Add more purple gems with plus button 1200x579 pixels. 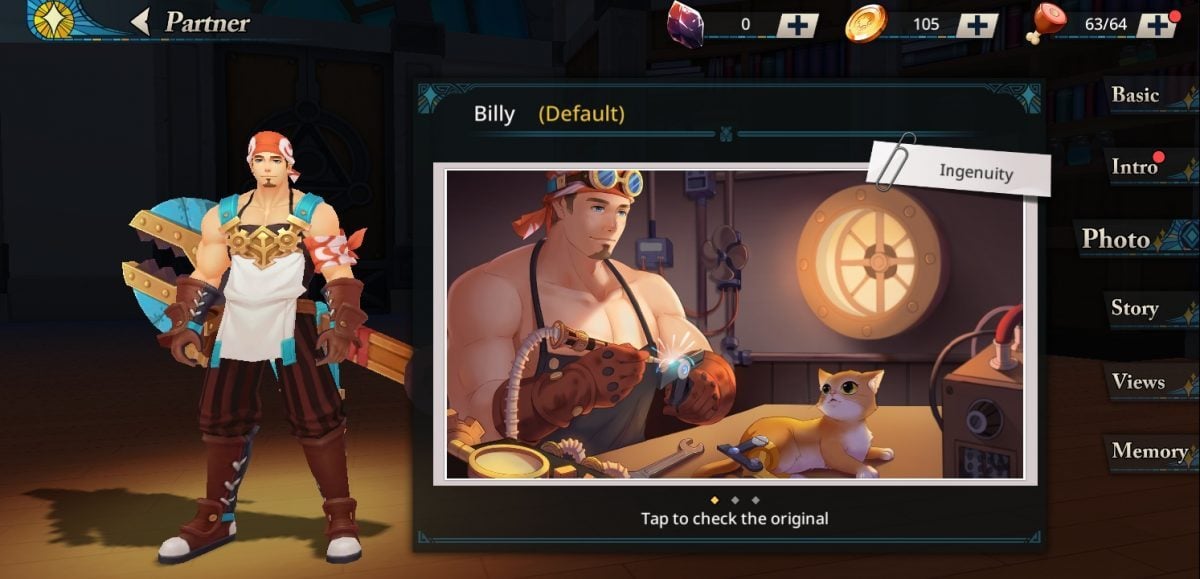797,25
